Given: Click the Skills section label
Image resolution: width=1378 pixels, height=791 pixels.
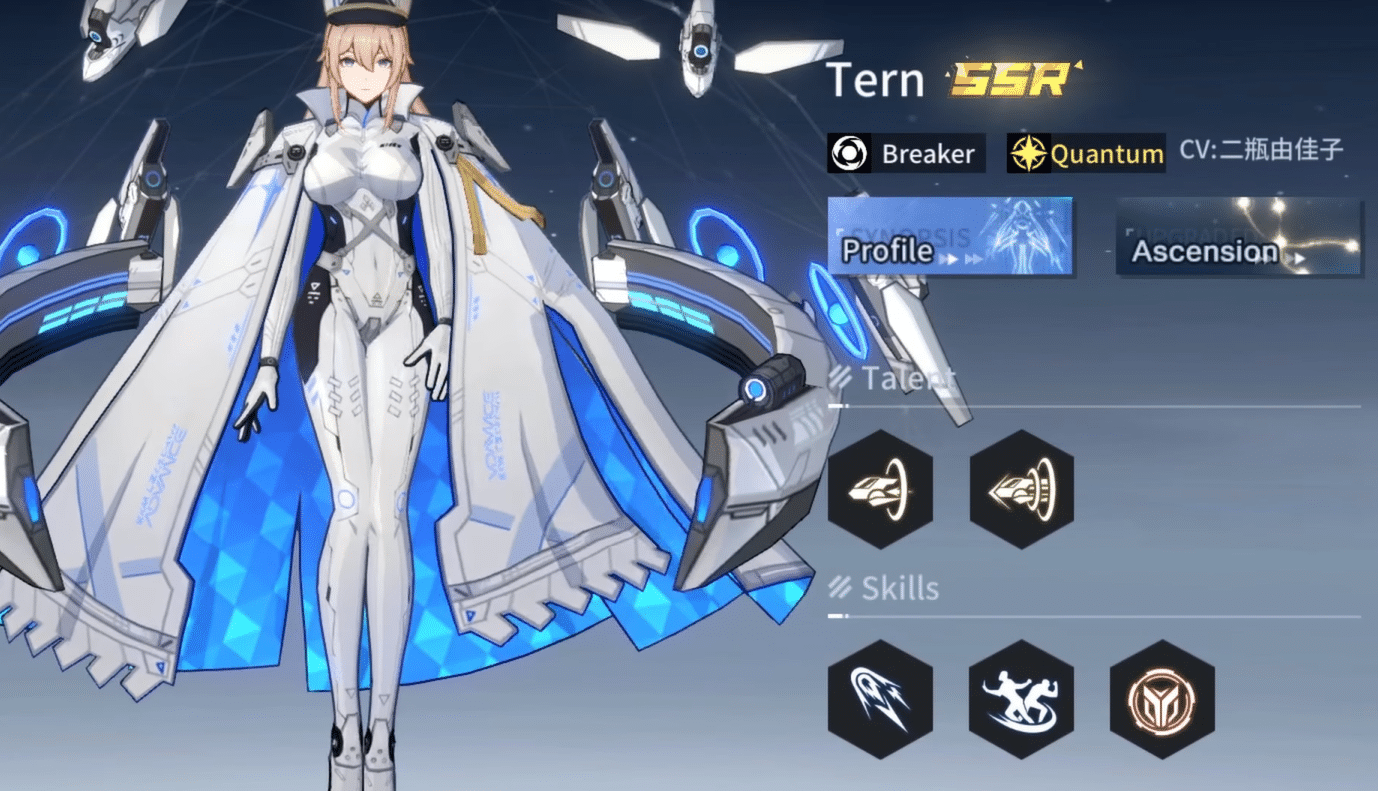Looking at the screenshot, I should [x=901, y=588].
